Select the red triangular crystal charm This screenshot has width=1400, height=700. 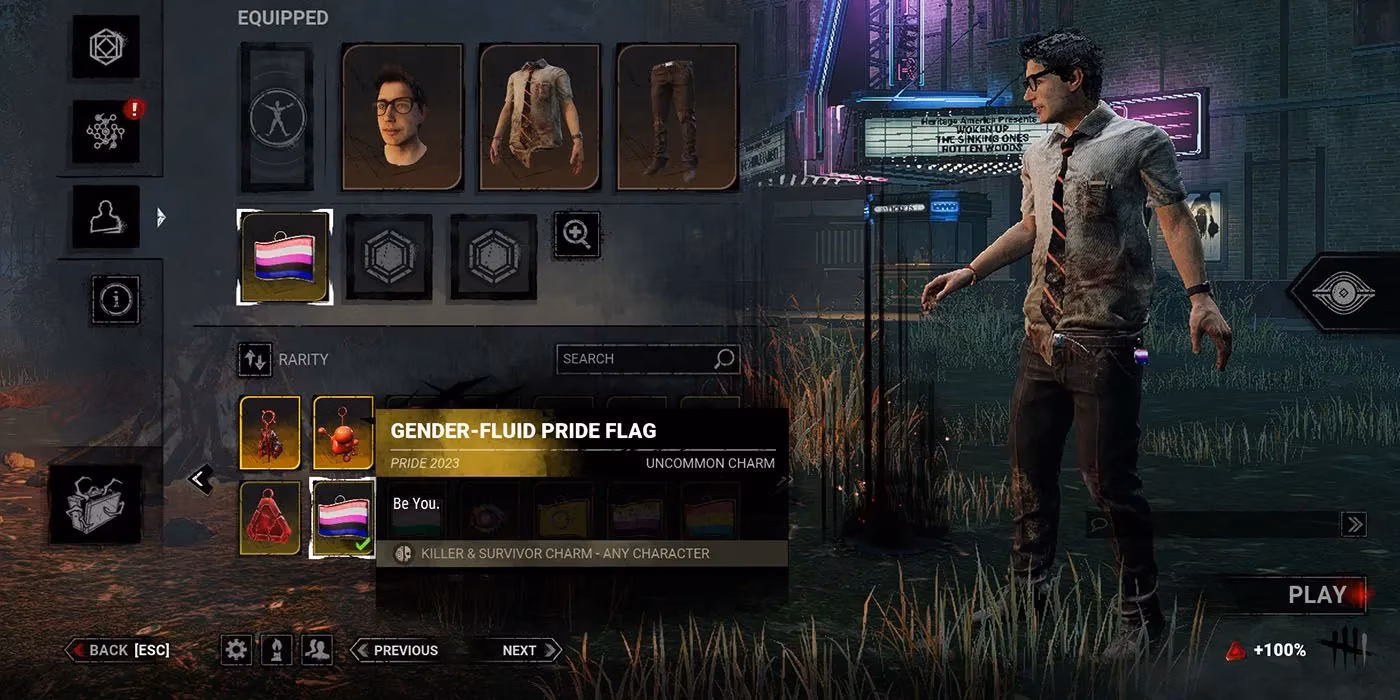coord(270,518)
